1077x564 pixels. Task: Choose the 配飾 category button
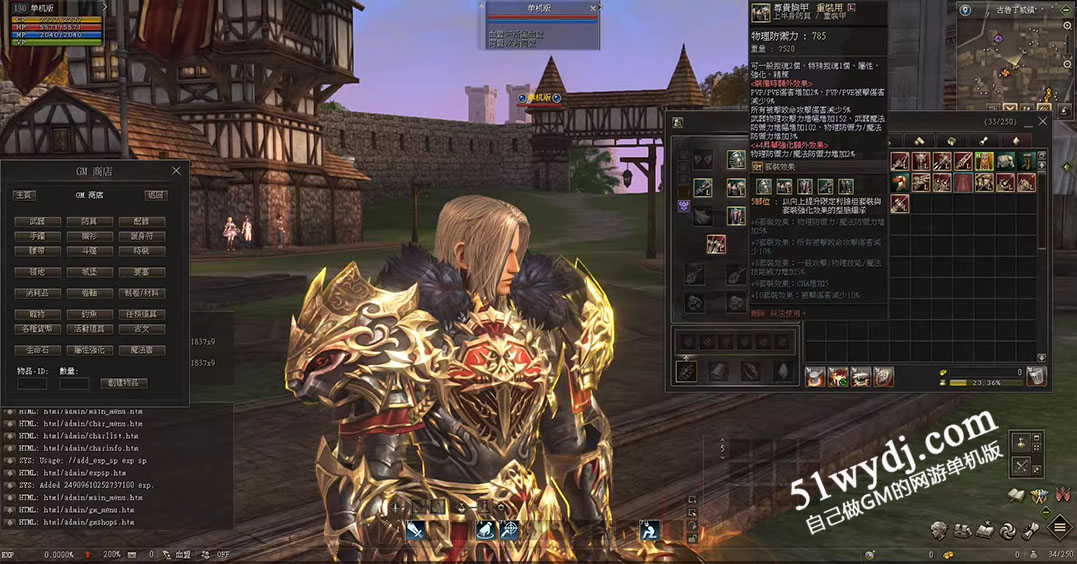tap(141, 222)
